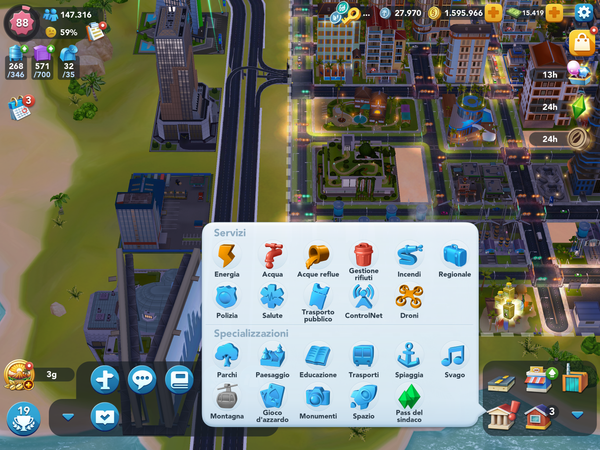This screenshot has width=600, height=450.
Task: Choose the Acque reflue category
Action: coord(318,257)
